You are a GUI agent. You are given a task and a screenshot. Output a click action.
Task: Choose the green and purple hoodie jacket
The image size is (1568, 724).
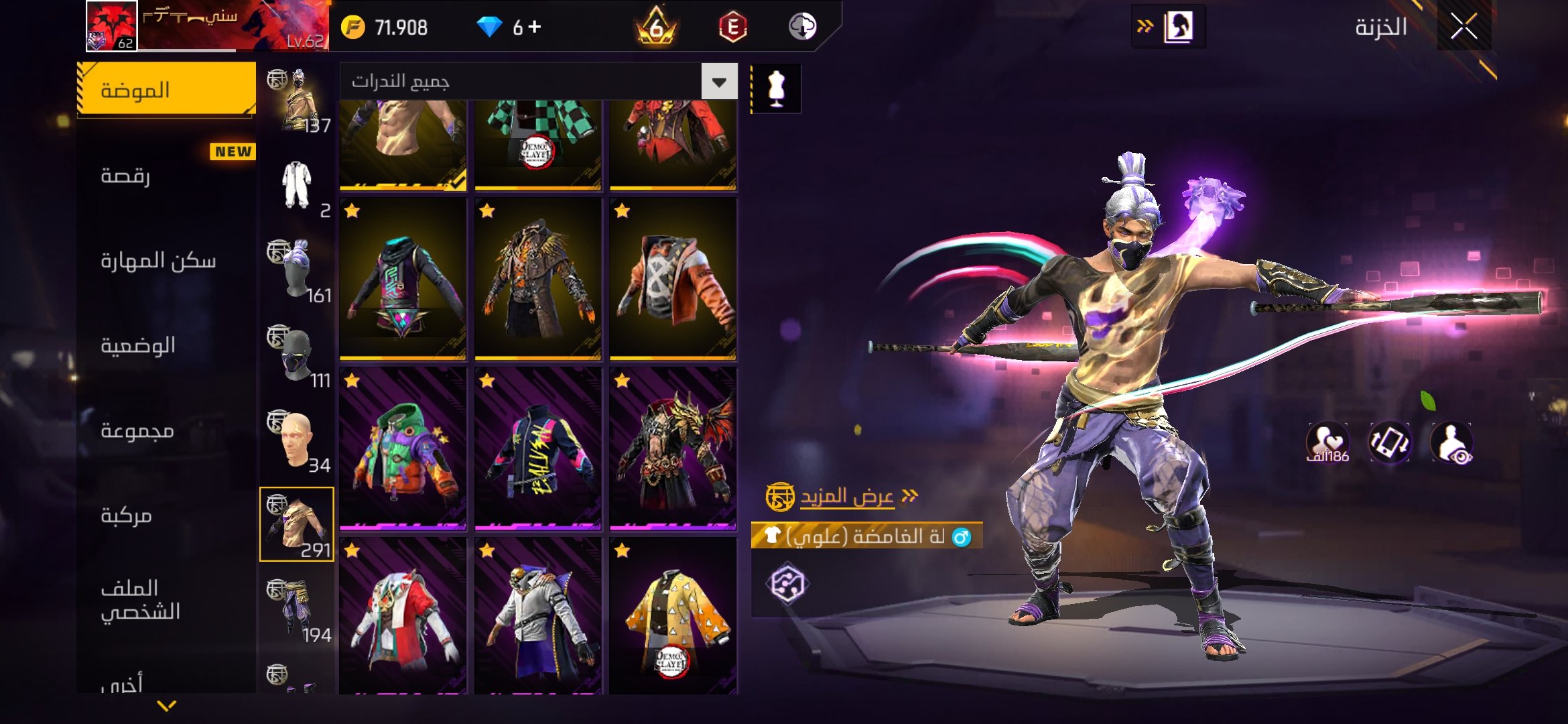(403, 449)
